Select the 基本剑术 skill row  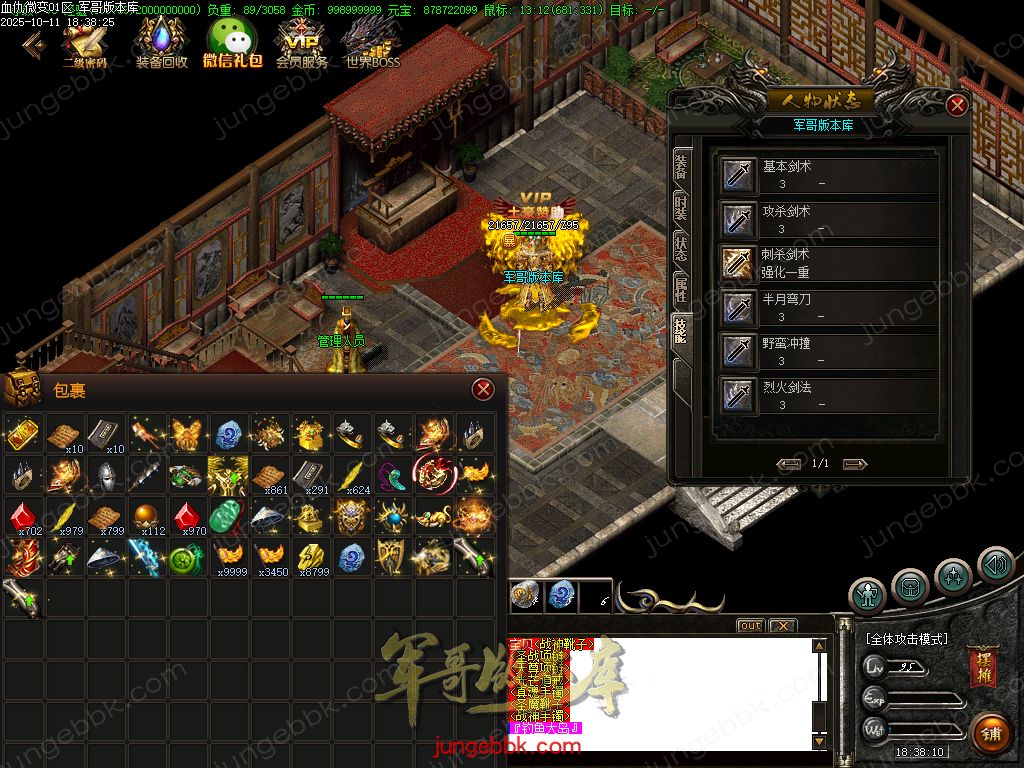[x=830, y=175]
